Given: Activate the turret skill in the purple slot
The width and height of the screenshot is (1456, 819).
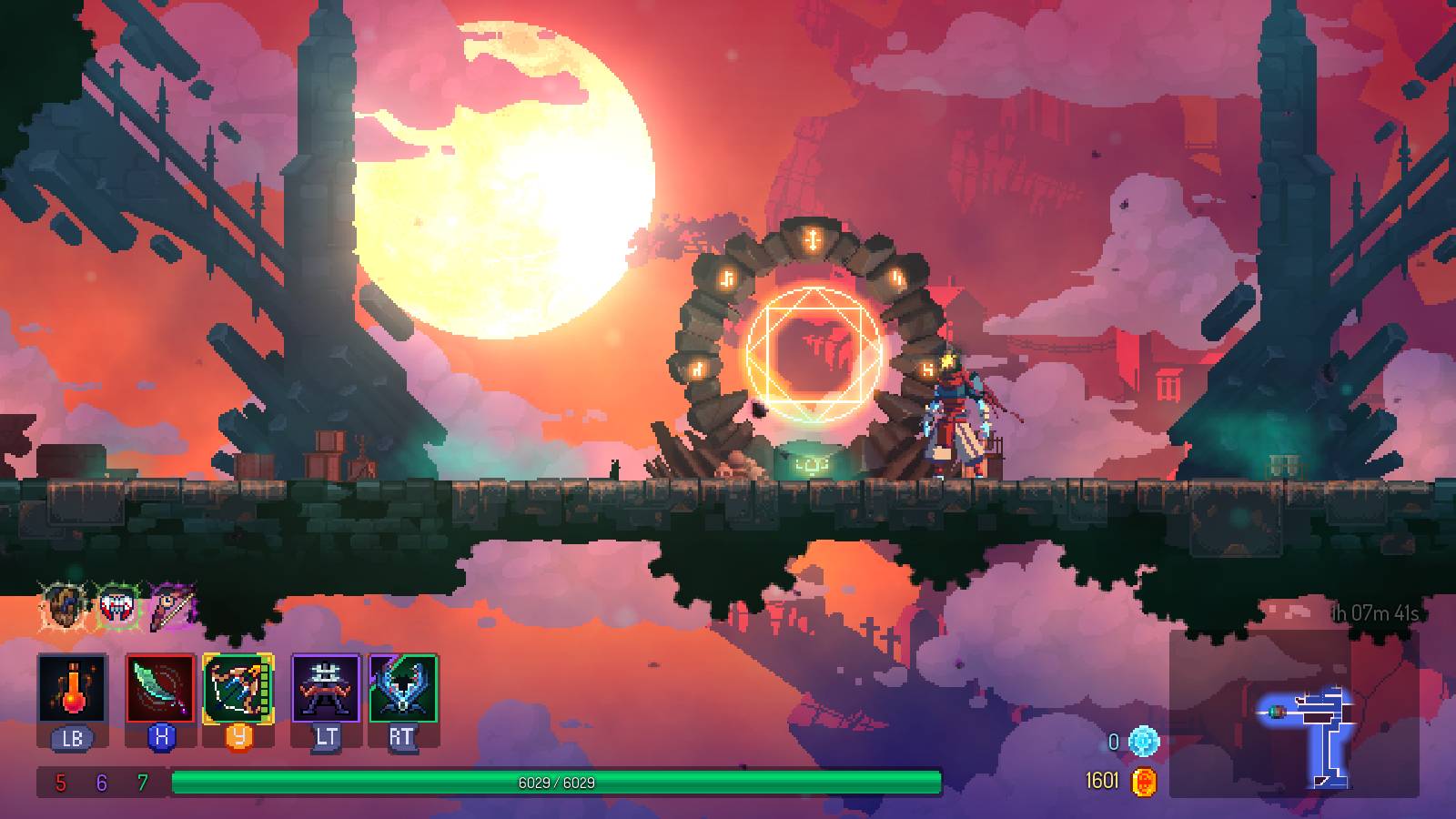Looking at the screenshot, I should tap(326, 689).
